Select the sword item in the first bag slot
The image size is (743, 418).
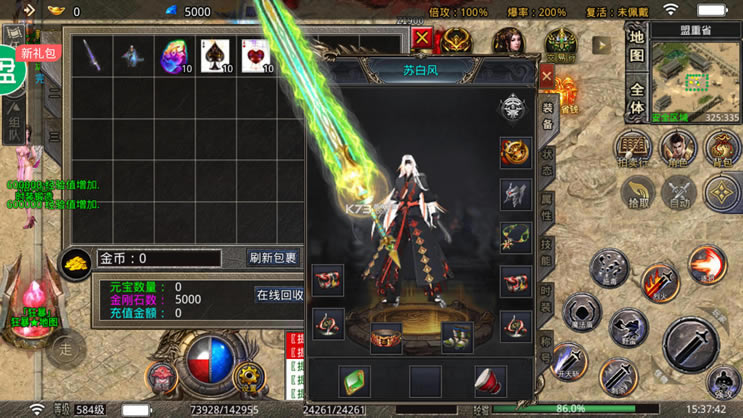pos(92,56)
